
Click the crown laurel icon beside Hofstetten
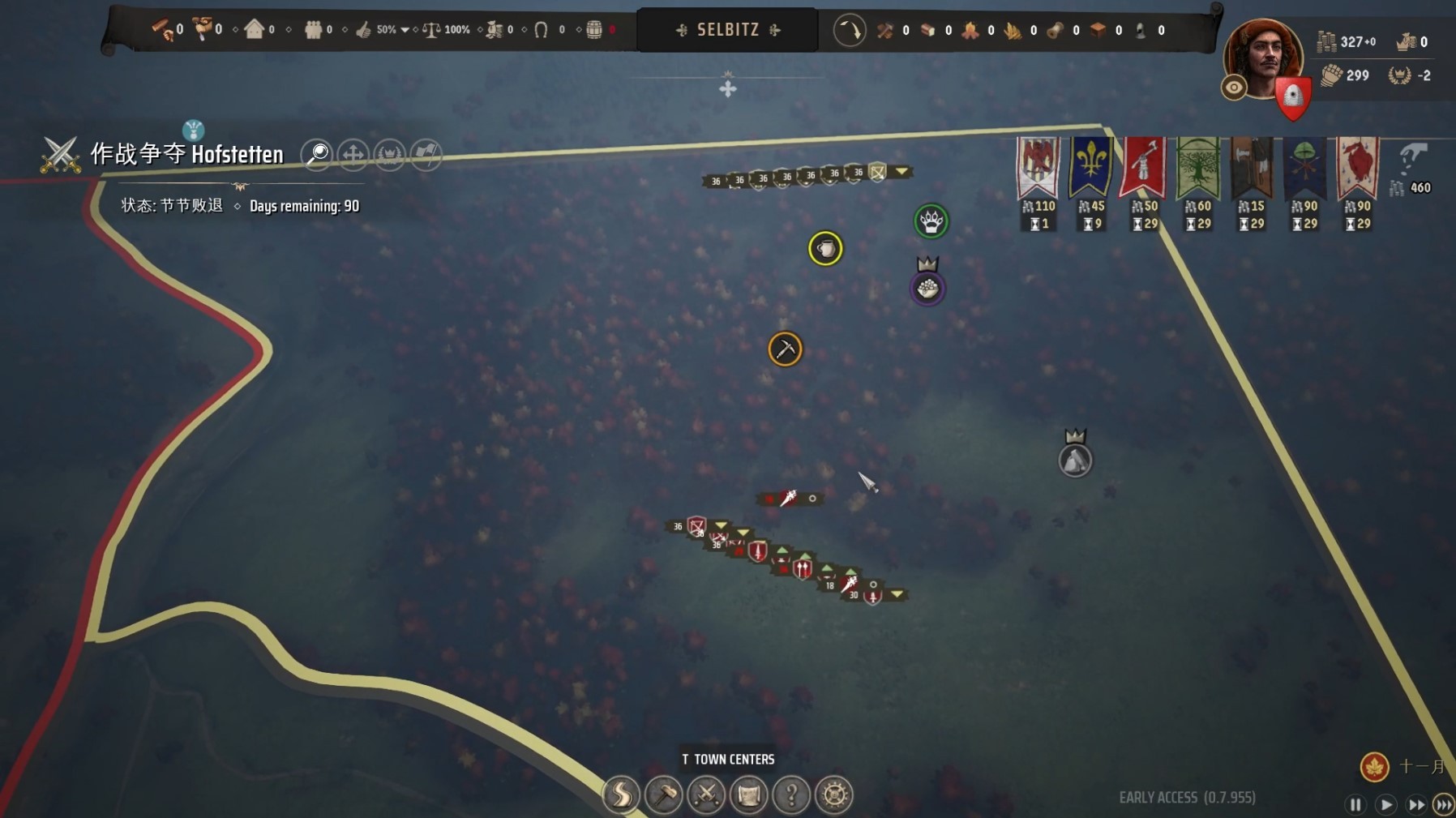(390, 154)
